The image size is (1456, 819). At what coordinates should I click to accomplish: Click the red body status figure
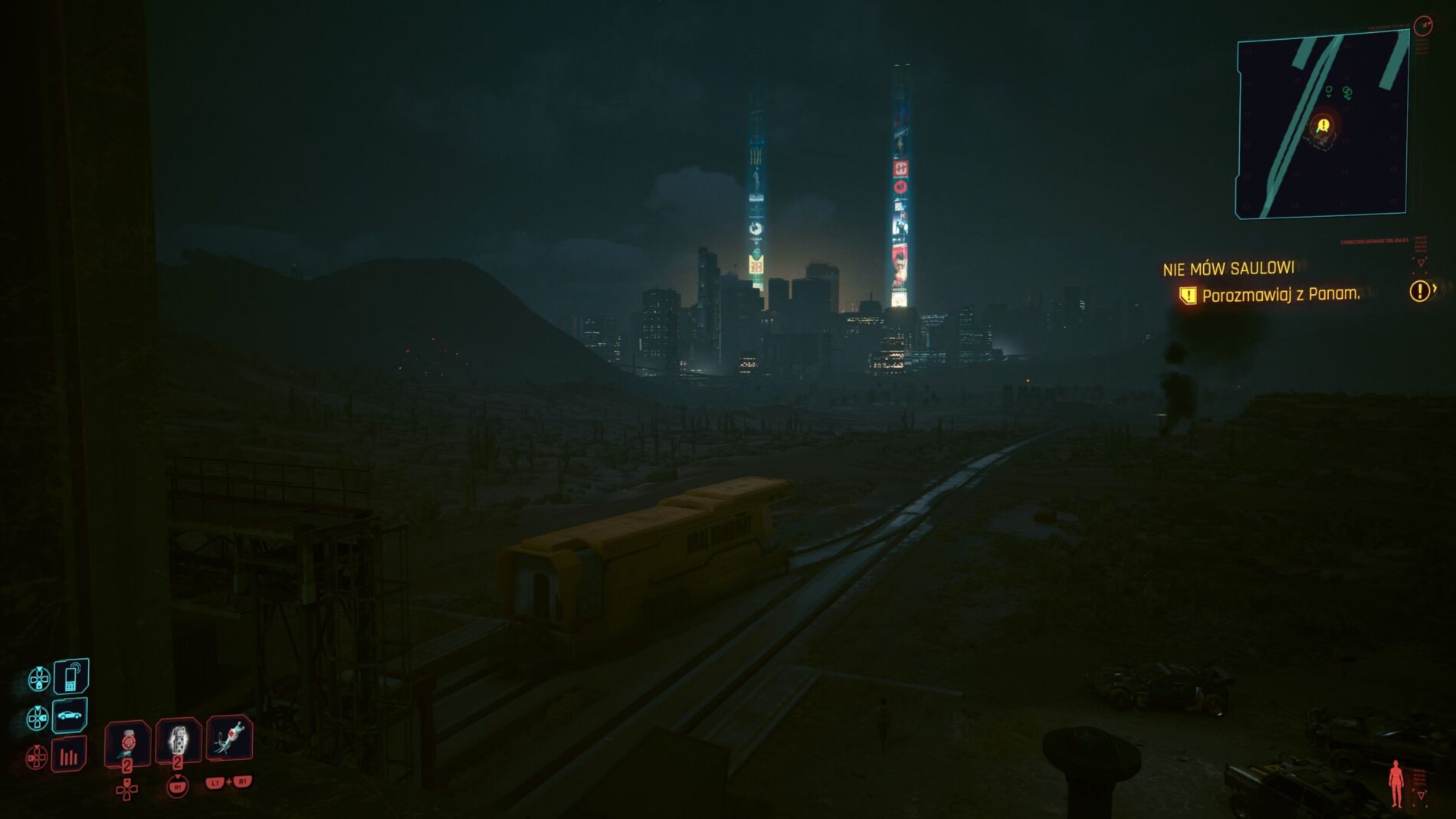[1396, 783]
